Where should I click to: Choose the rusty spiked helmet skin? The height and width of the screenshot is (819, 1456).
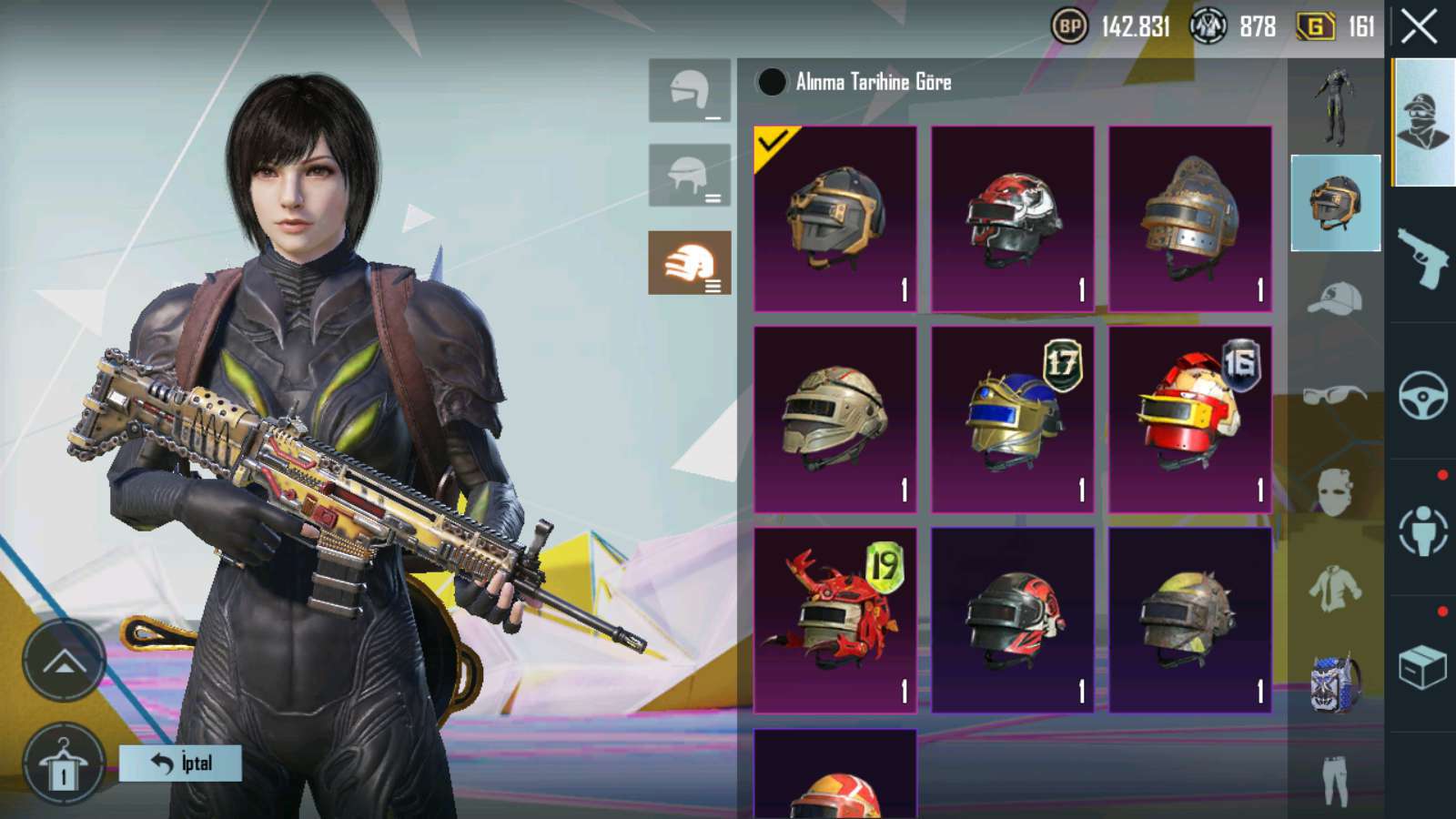[1189, 620]
